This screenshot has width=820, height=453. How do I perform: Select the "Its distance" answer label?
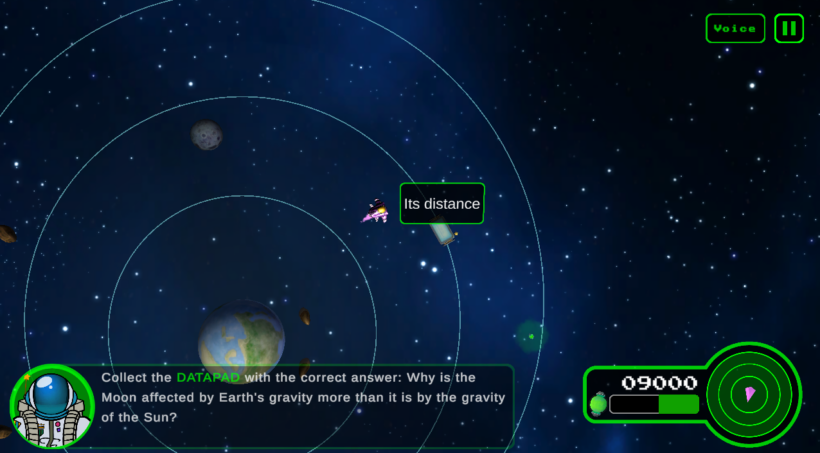coord(442,204)
